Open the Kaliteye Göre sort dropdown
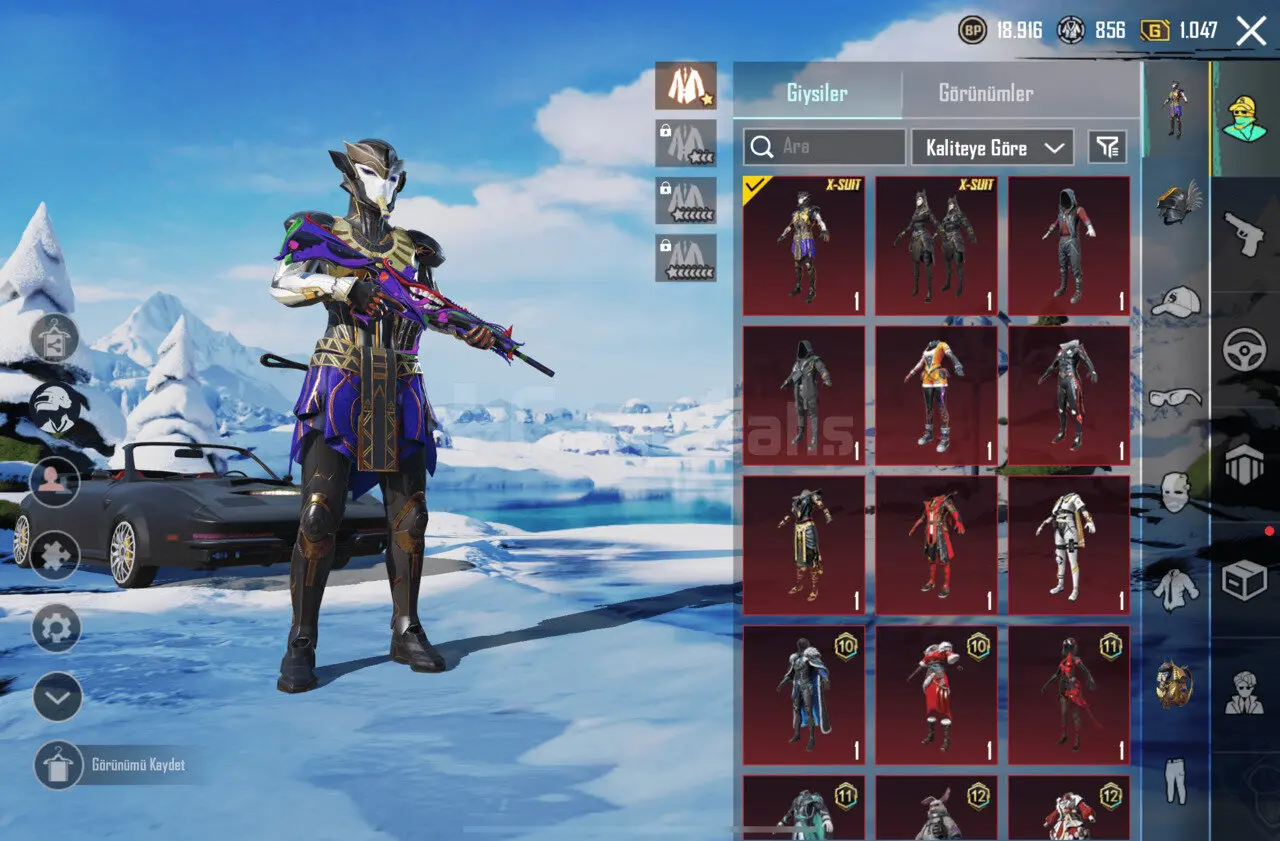 (x=992, y=148)
